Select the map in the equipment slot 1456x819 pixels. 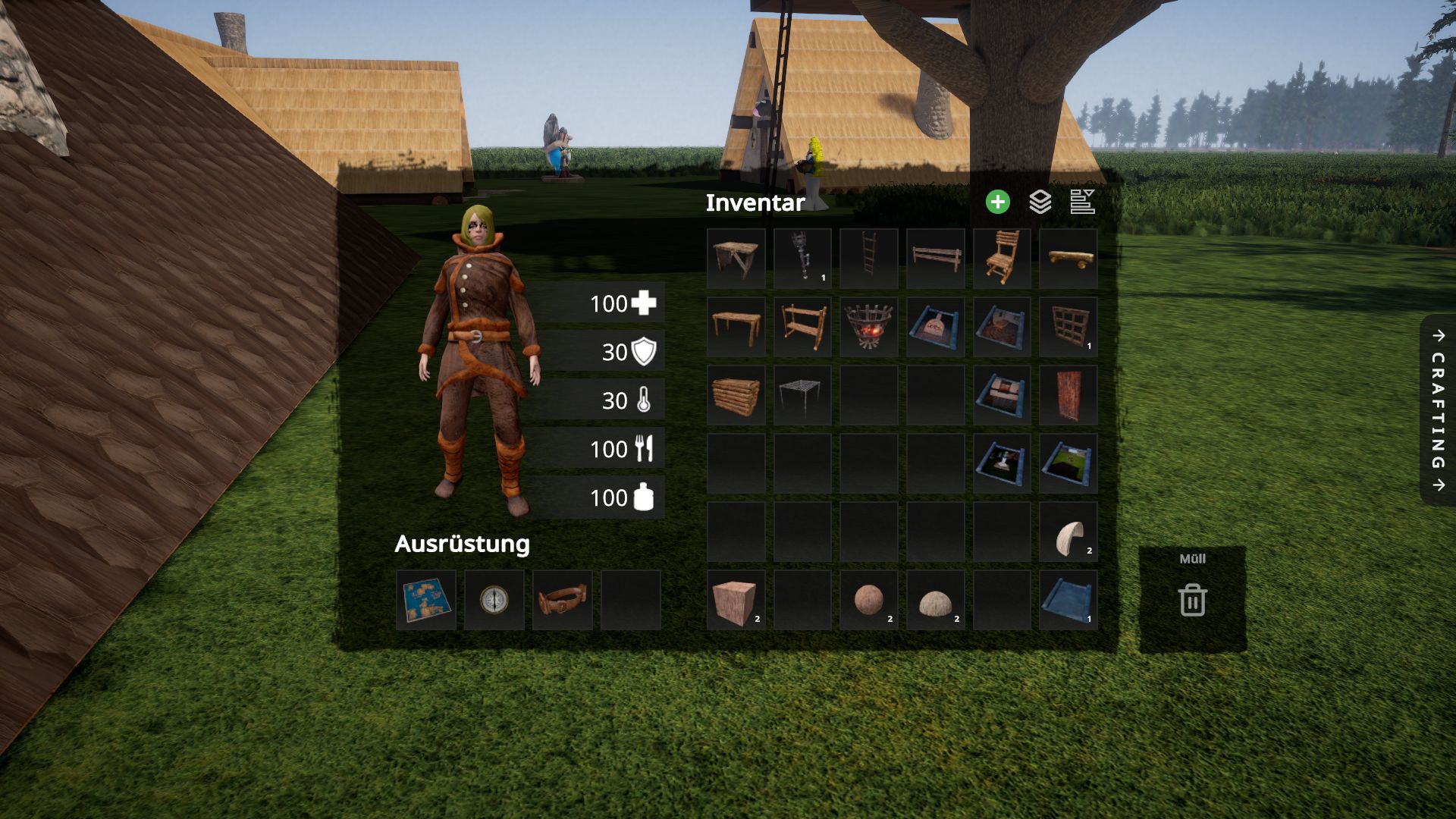pos(426,600)
